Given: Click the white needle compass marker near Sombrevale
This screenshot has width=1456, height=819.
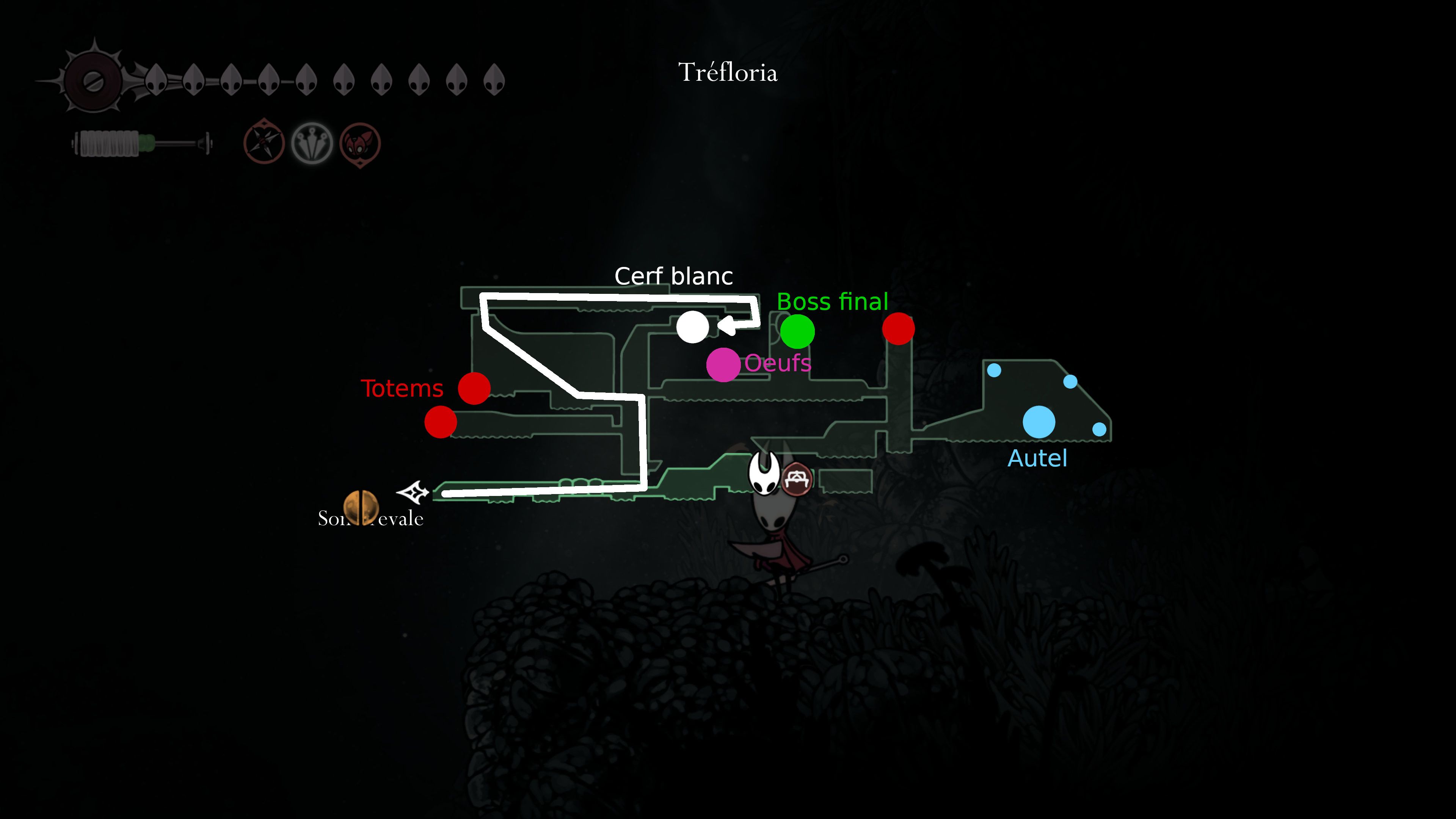Looking at the screenshot, I should click(412, 493).
